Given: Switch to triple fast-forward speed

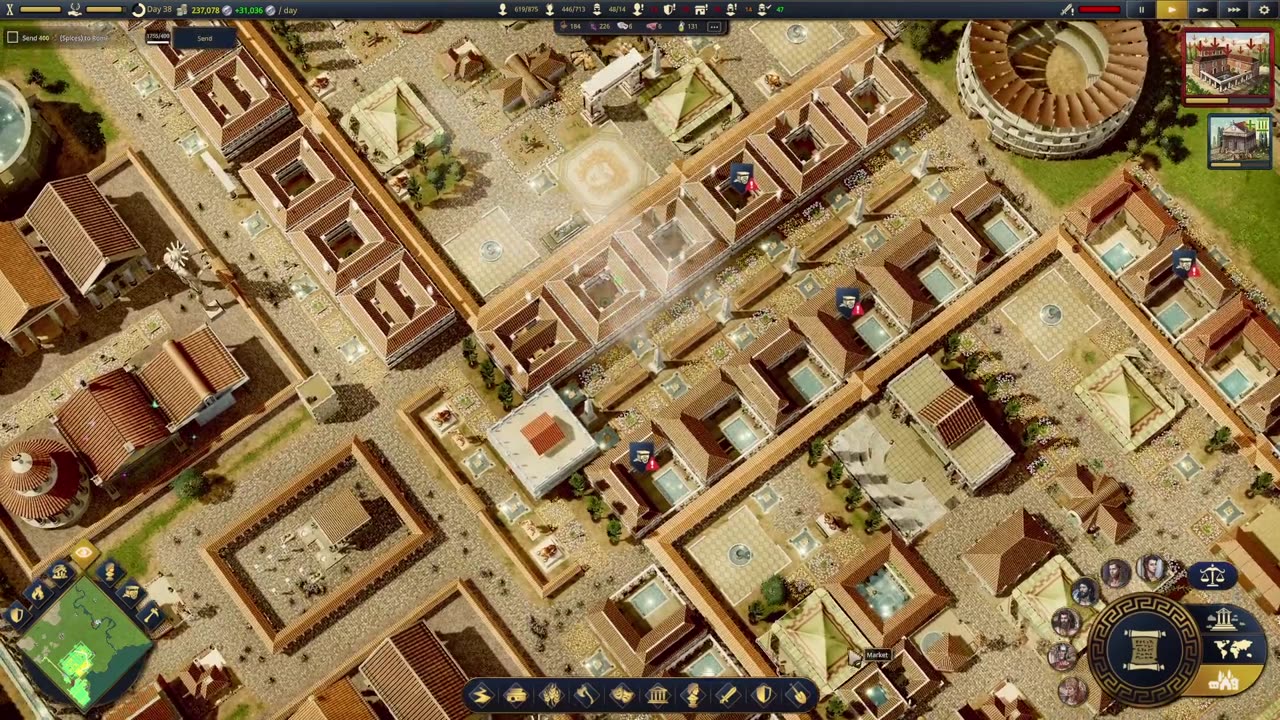Looking at the screenshot, I should click(1235, 10).
